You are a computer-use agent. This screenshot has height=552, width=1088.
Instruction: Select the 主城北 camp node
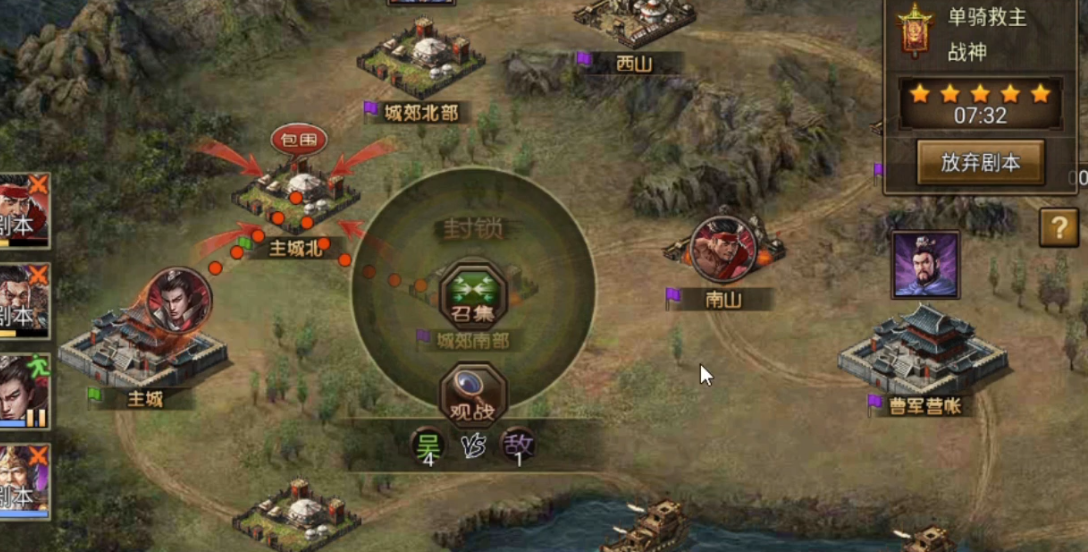click(295, 197)
